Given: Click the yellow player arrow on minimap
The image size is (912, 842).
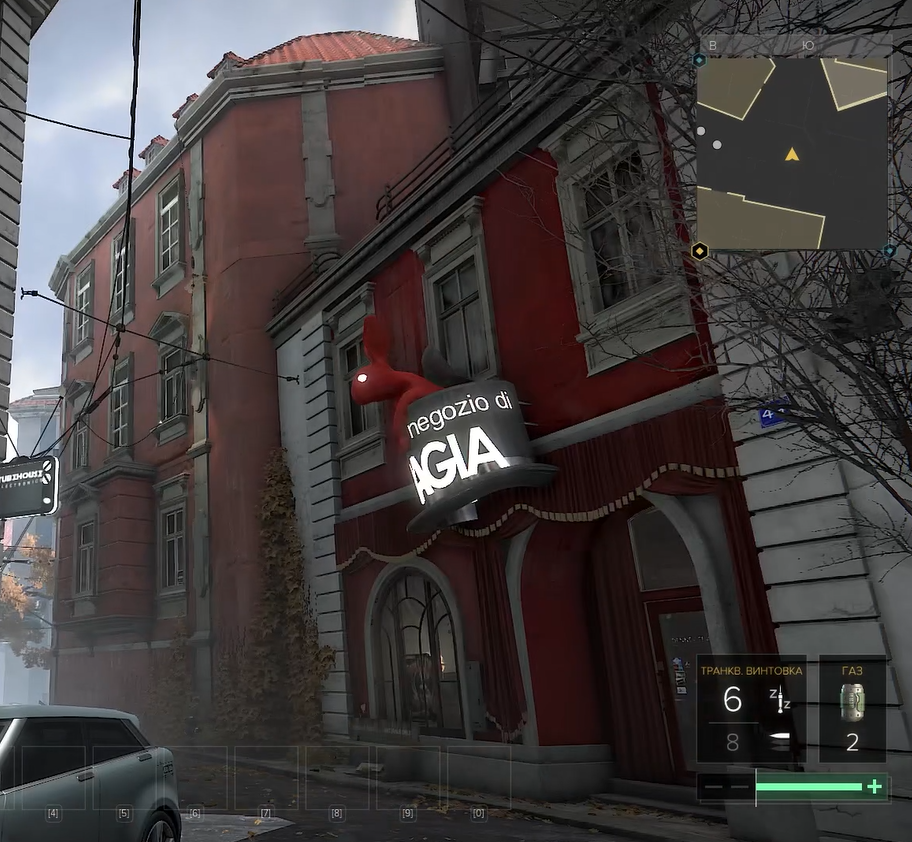Looking at the screenshot, I should click(x=792, y=154).
